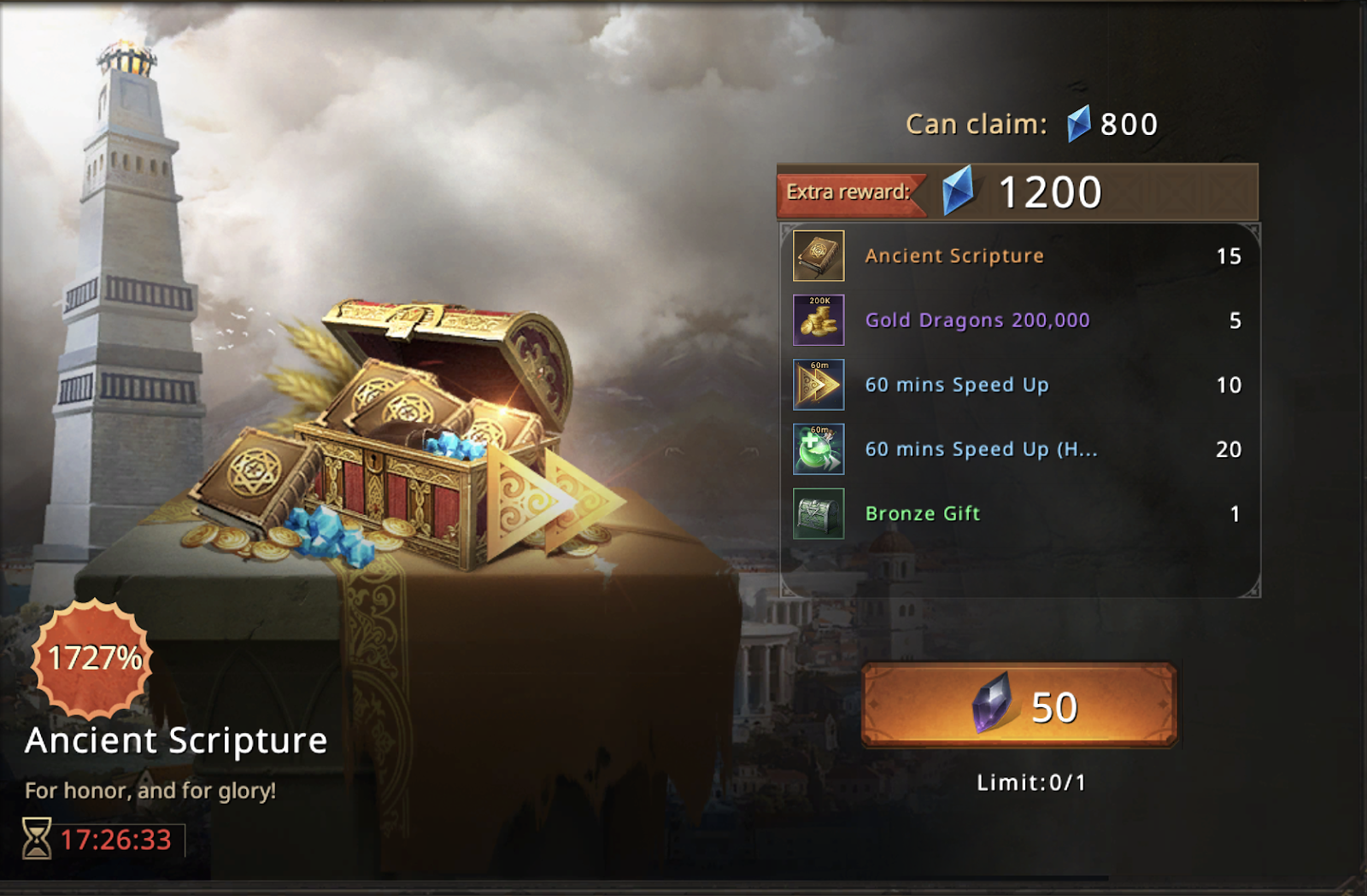View the Gold Dragons 200,000 item

coord(818,320)
